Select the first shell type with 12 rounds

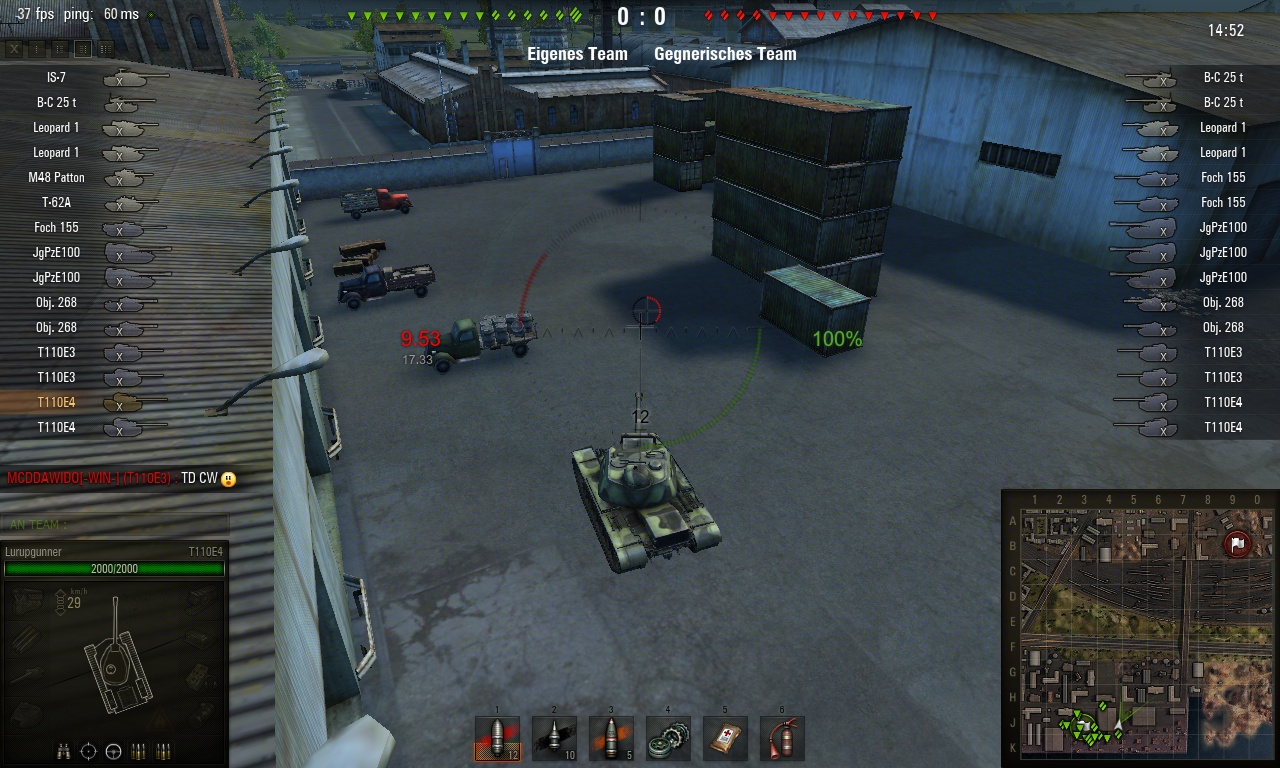pyautogui.click(x=497, y=738)
